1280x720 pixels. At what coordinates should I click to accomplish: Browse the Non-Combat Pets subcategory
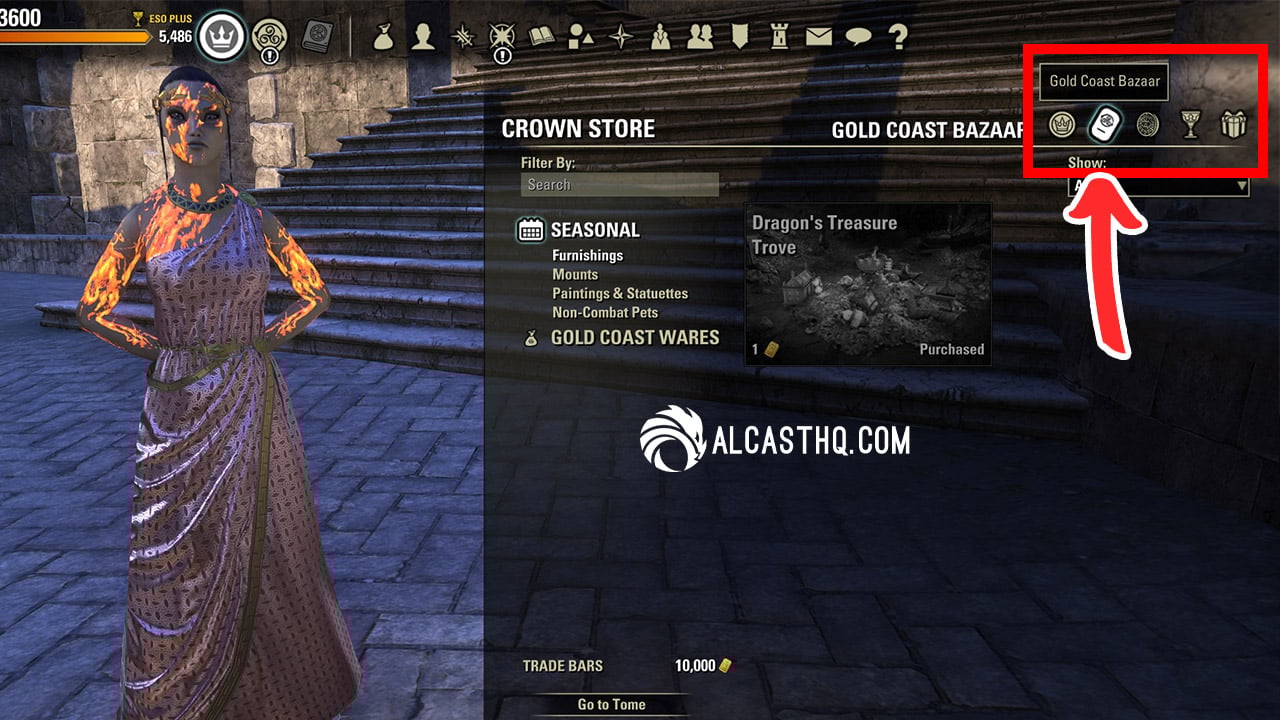[x=604, y=312]
